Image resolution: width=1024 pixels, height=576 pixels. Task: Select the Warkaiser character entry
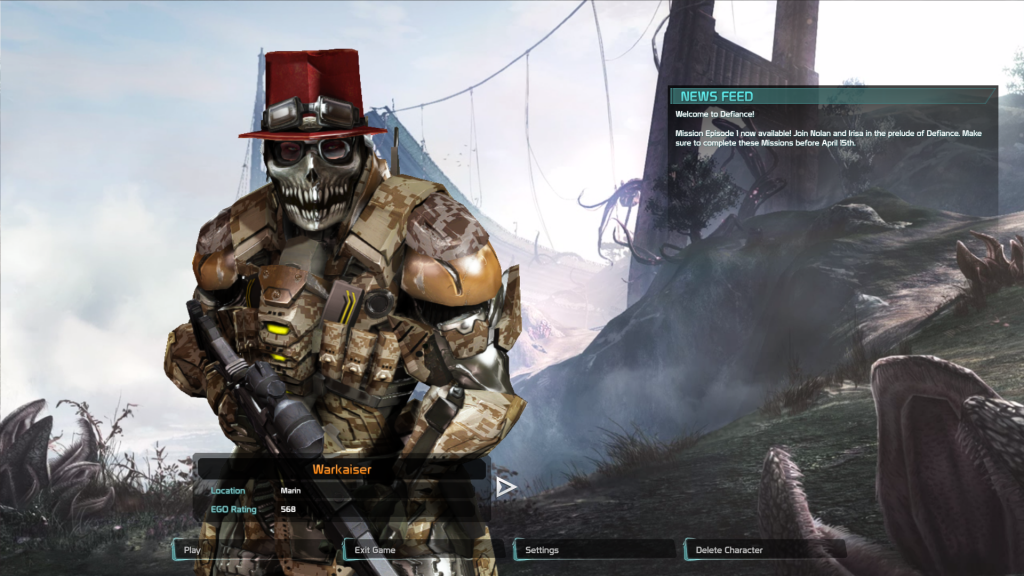pos(341,468)
